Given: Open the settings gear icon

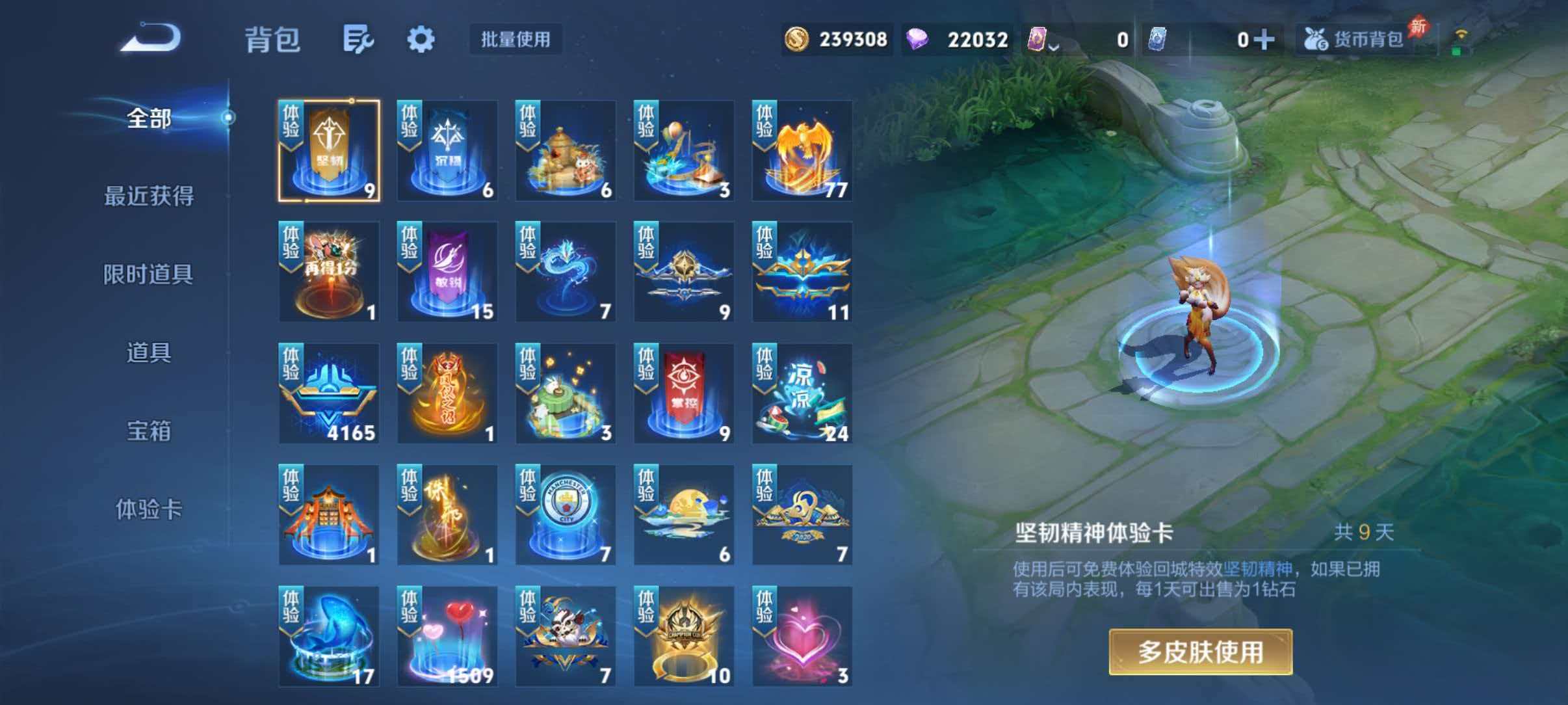Looking at the screenshot, I should (x=421, y=39).
